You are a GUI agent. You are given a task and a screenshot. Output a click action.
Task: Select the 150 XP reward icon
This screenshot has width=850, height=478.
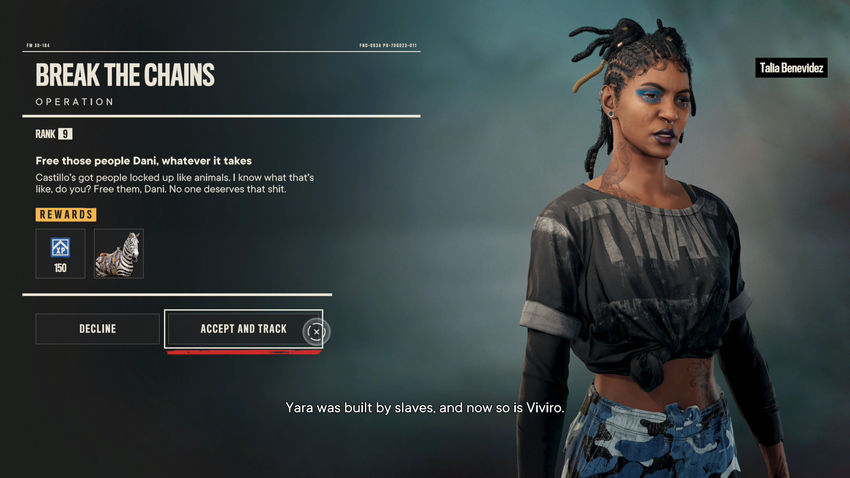[60, 253]
